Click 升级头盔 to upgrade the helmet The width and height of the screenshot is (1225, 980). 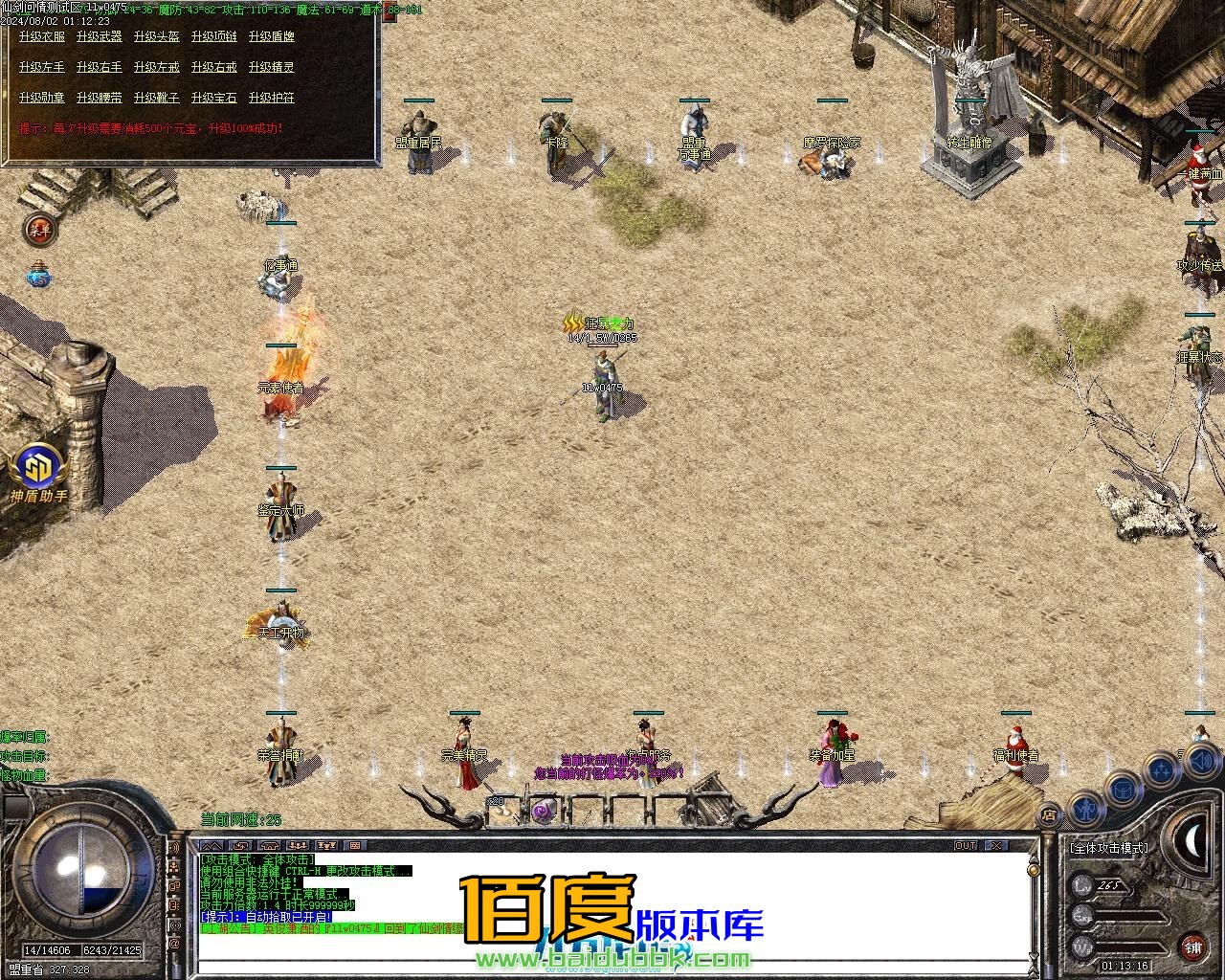[157, 36]
